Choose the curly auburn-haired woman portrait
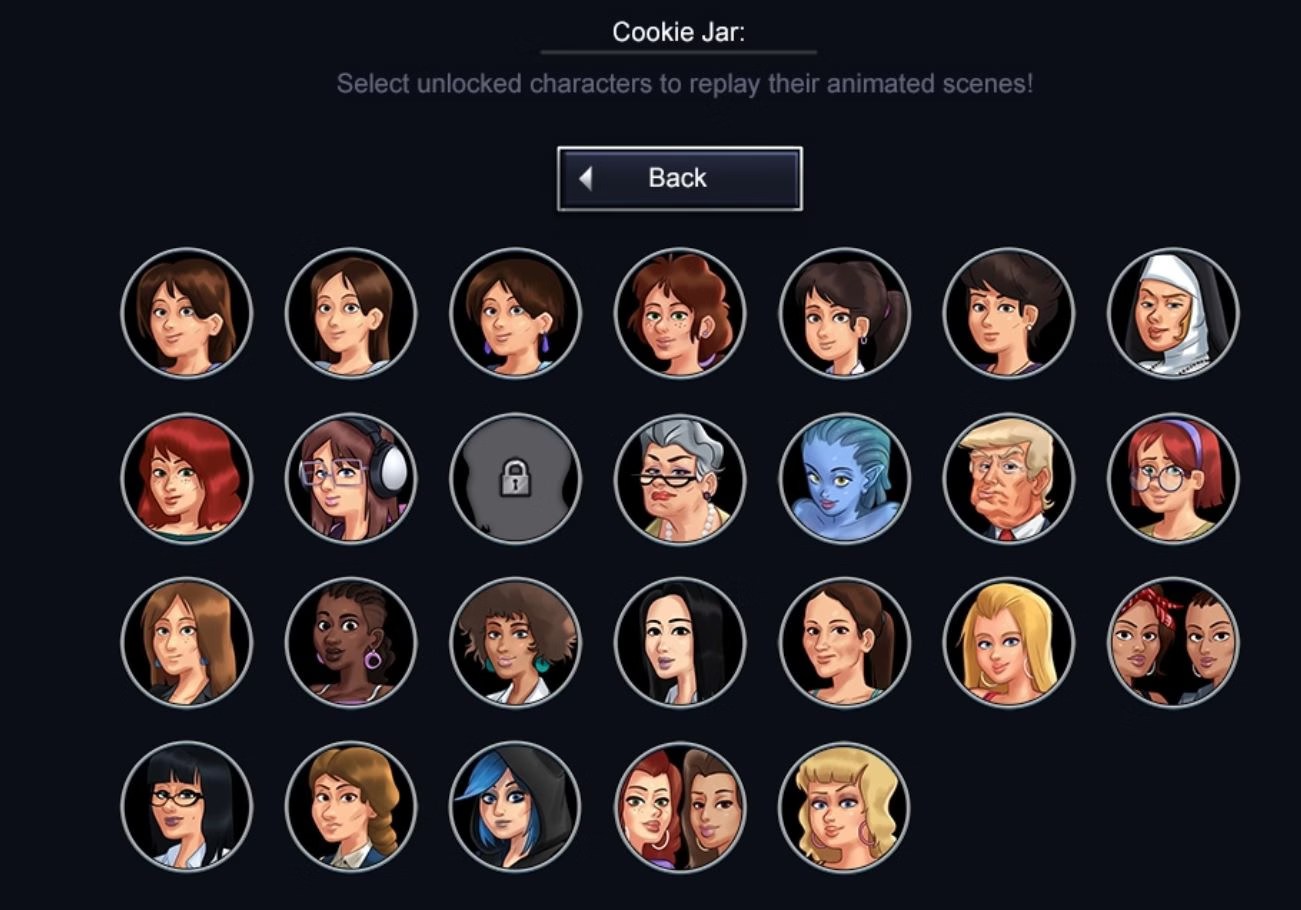This screenshot has width=1301, height=910. click(x=680, y=314)
